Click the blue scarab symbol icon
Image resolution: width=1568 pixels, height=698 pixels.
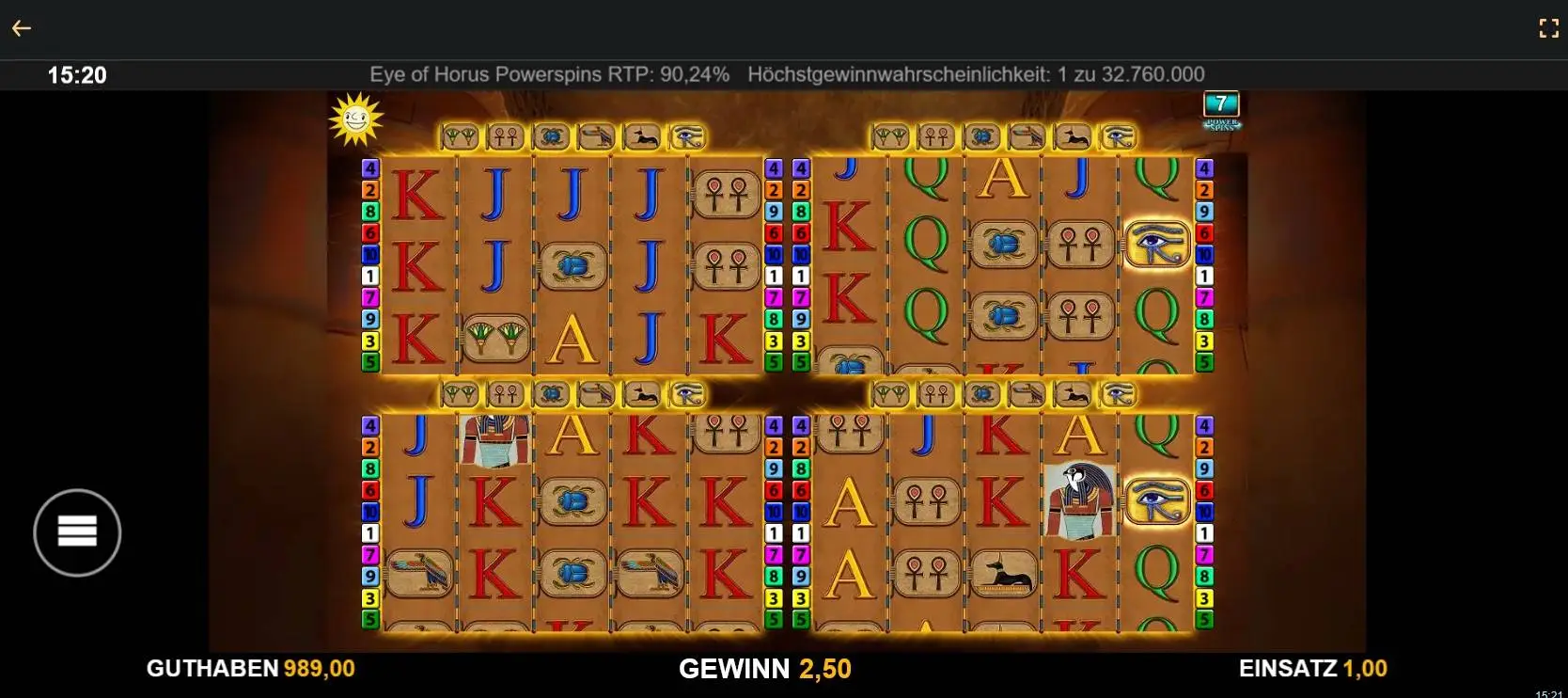(550, 136)
